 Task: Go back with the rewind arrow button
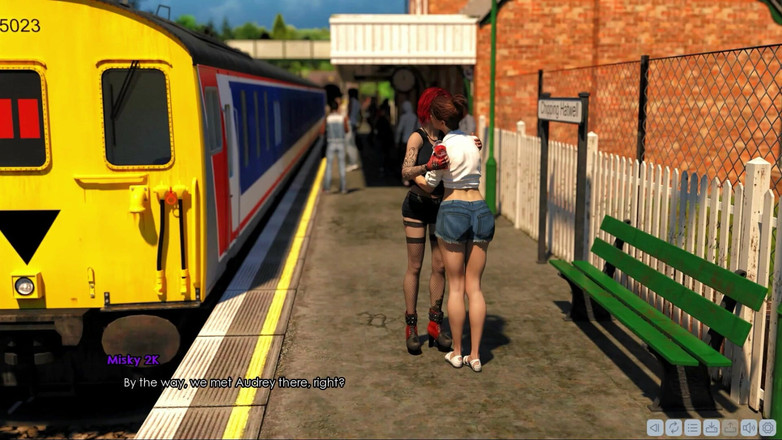click(655, 428)
